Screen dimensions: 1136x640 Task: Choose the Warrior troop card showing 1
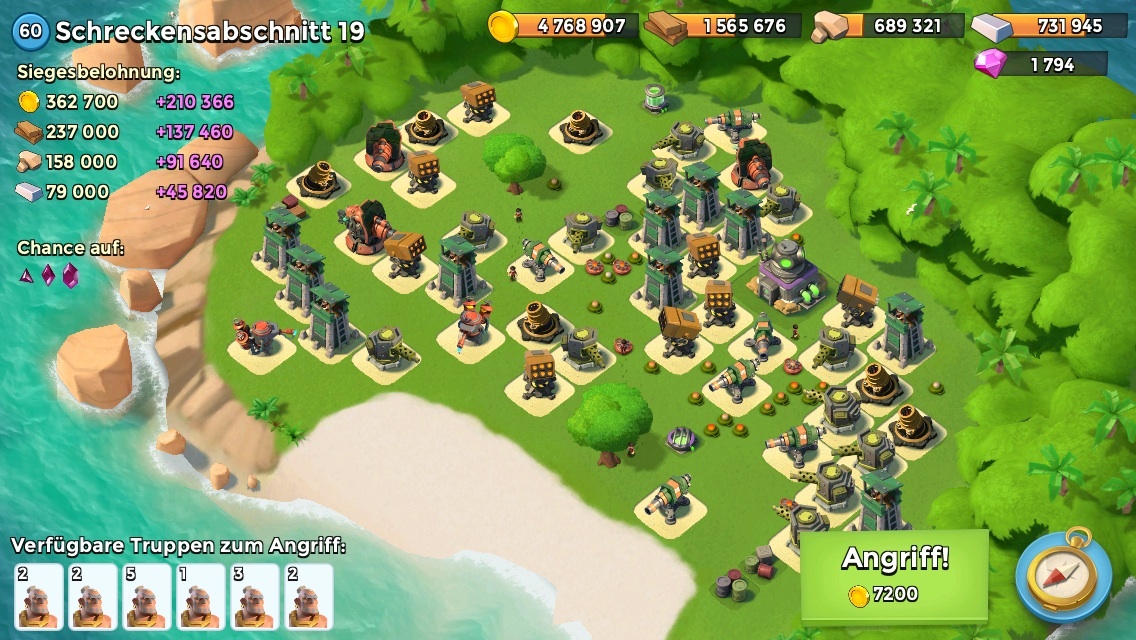click(200, 596)
